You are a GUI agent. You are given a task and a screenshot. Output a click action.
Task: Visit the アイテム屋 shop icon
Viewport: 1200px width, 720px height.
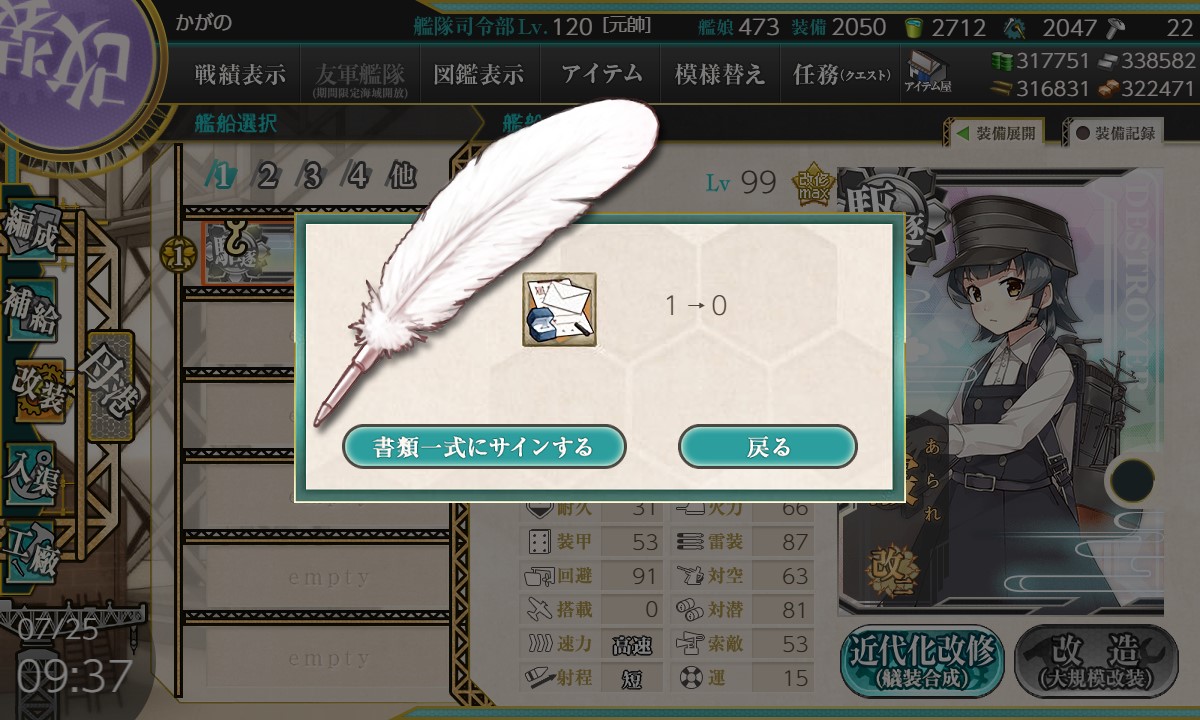[x=928, y=72]
